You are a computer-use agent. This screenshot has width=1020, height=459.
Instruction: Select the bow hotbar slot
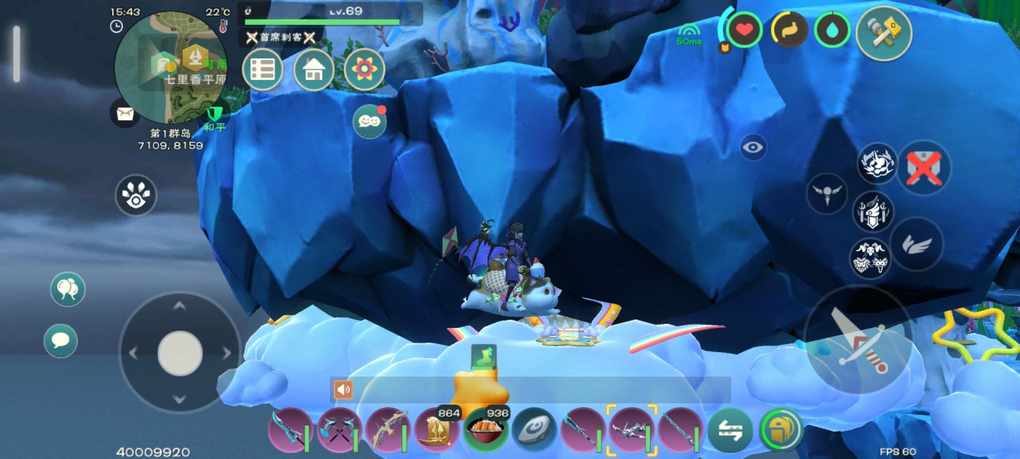click(386, 430)
